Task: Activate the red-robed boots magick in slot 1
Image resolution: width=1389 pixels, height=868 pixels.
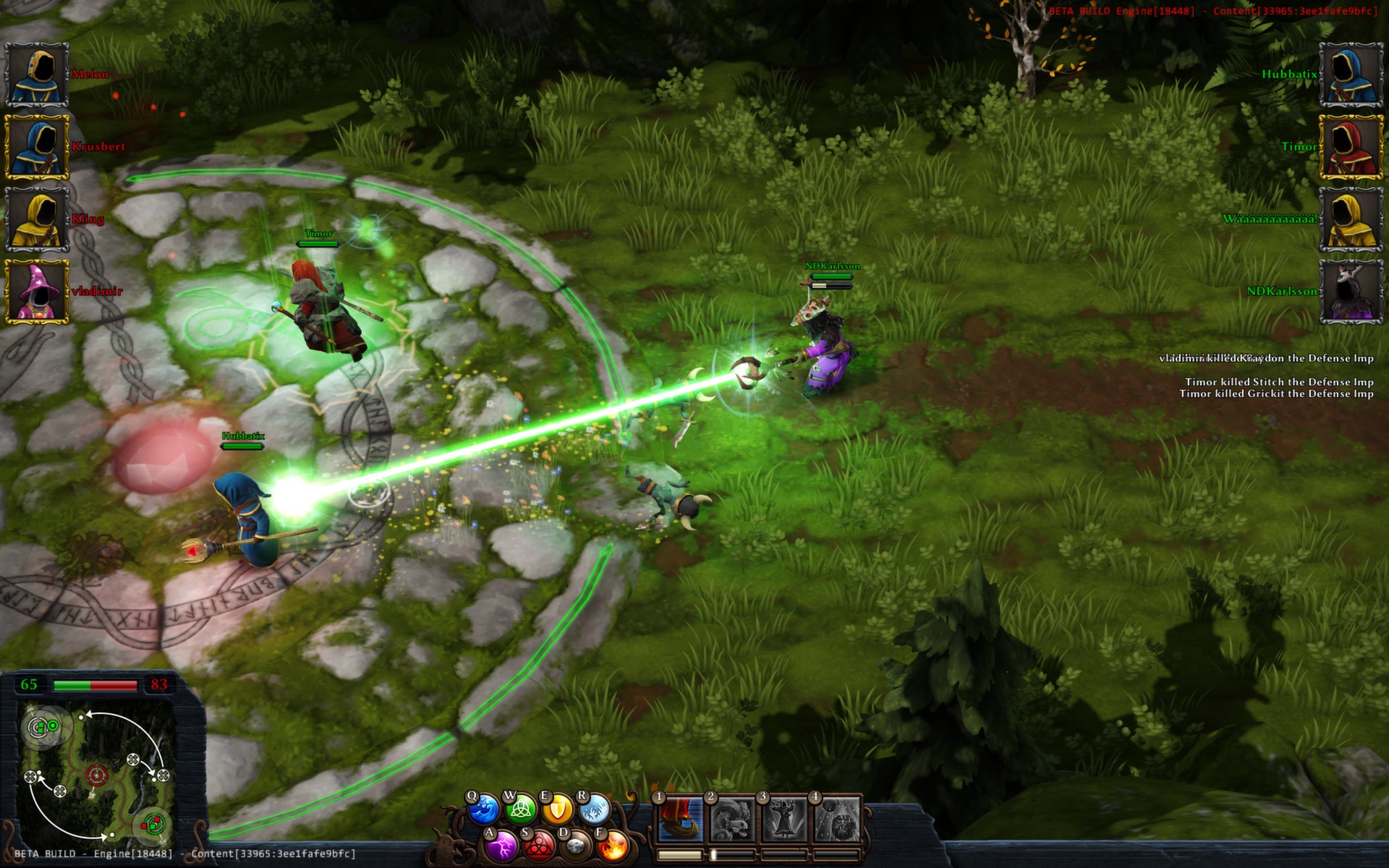Action: pos(680,820)
